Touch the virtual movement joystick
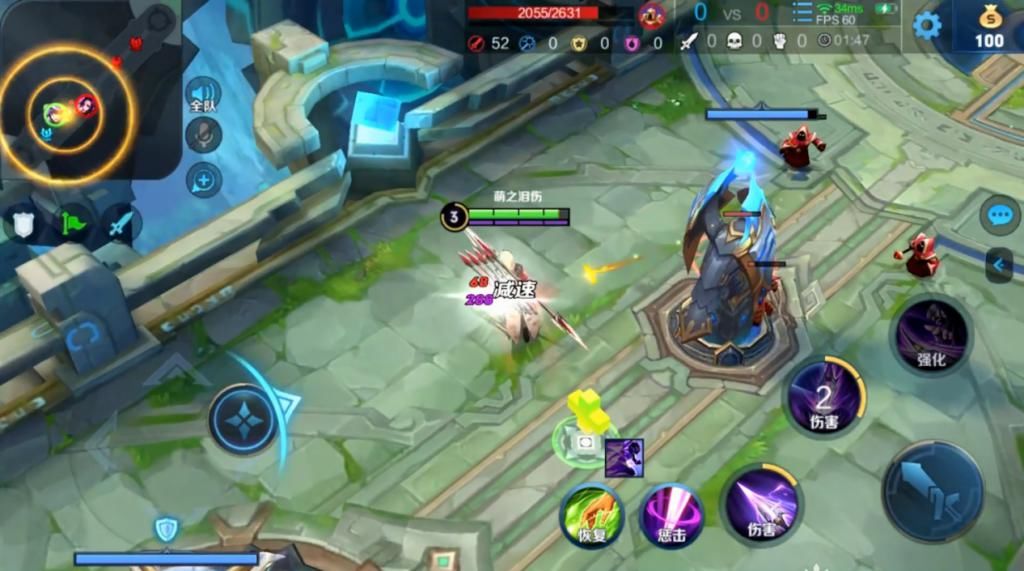1024x571 pixels. [x=243, y=418]
